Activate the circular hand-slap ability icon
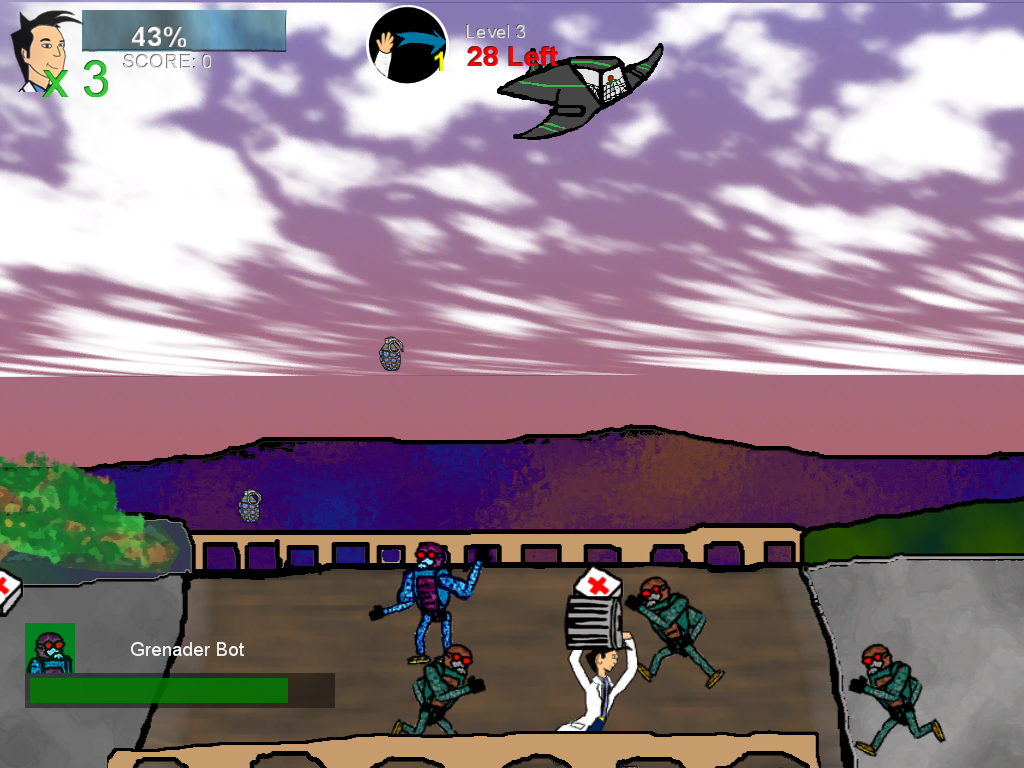1024x768 pixels. [407, 45]
